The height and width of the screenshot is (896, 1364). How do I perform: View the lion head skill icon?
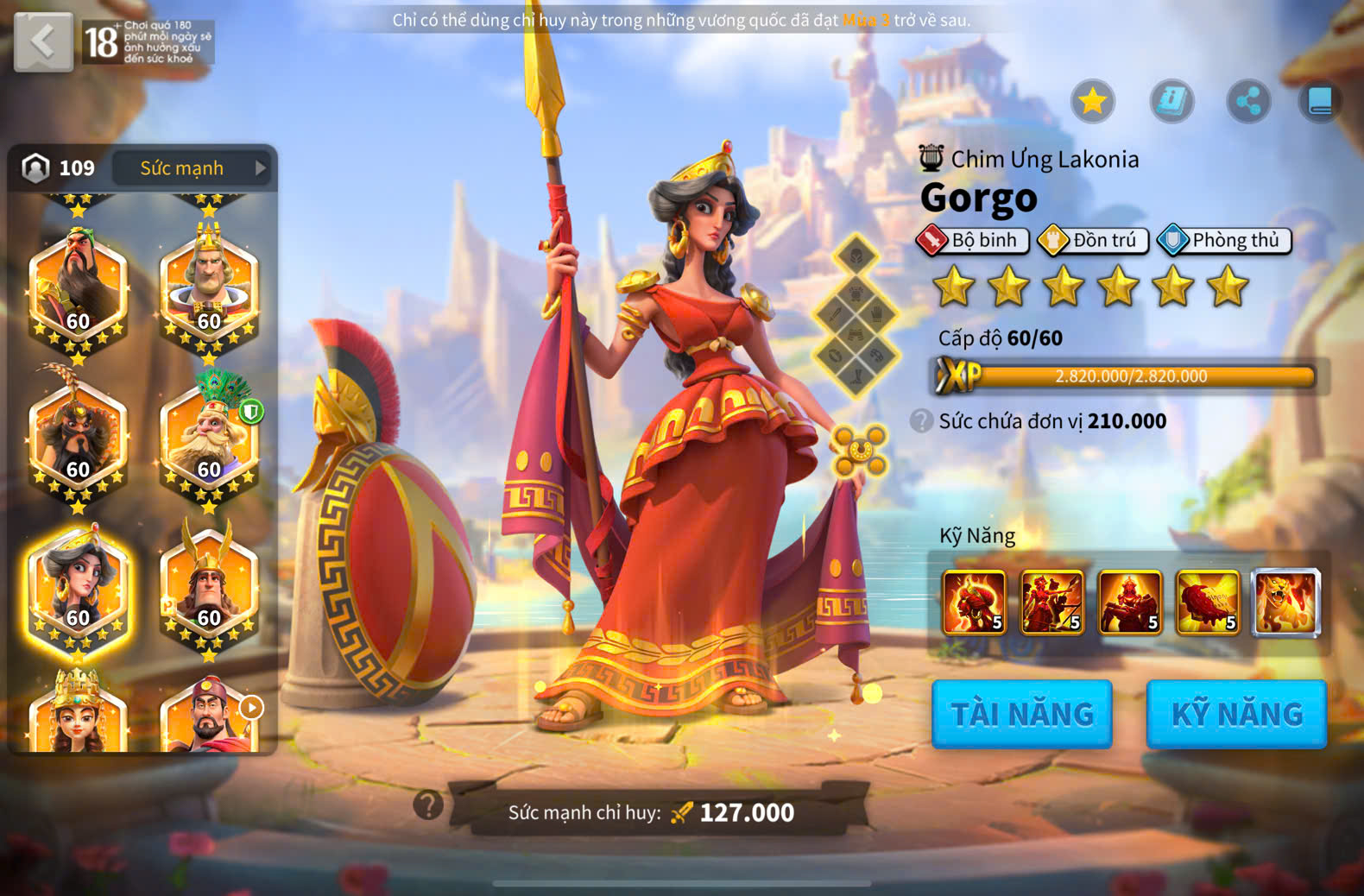[x=1286, y=603]
